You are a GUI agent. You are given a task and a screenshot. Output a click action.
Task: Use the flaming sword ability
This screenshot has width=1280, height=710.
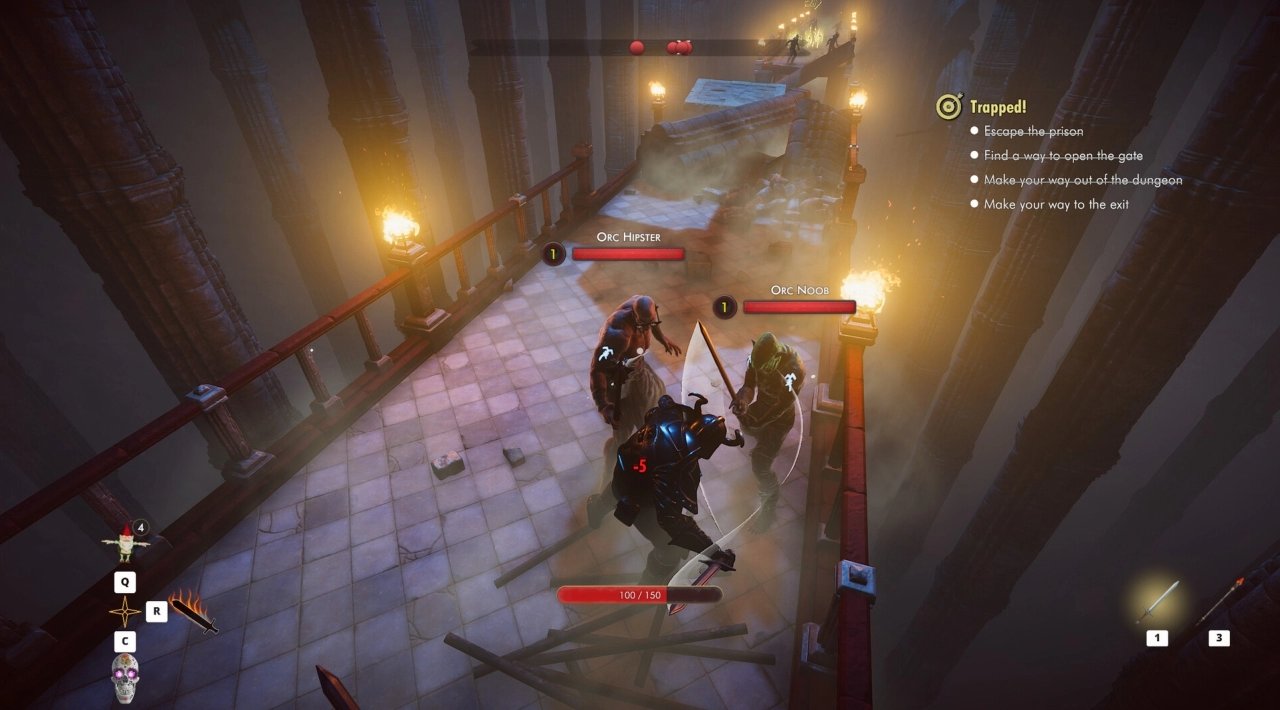pyautogui.click(x=194, y=612)
